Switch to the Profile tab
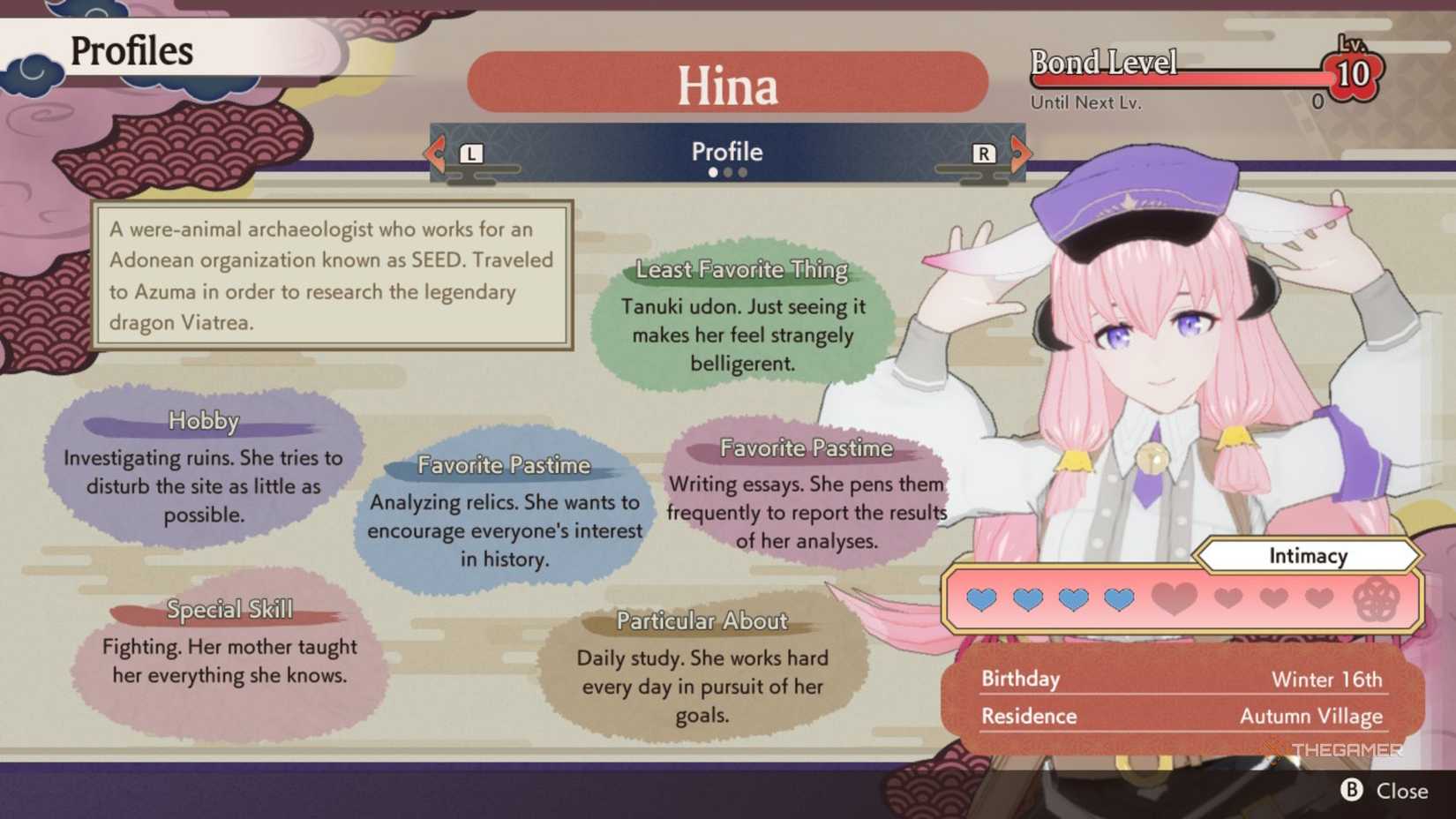Screen dimensions: 1456x819 point(726,151)
